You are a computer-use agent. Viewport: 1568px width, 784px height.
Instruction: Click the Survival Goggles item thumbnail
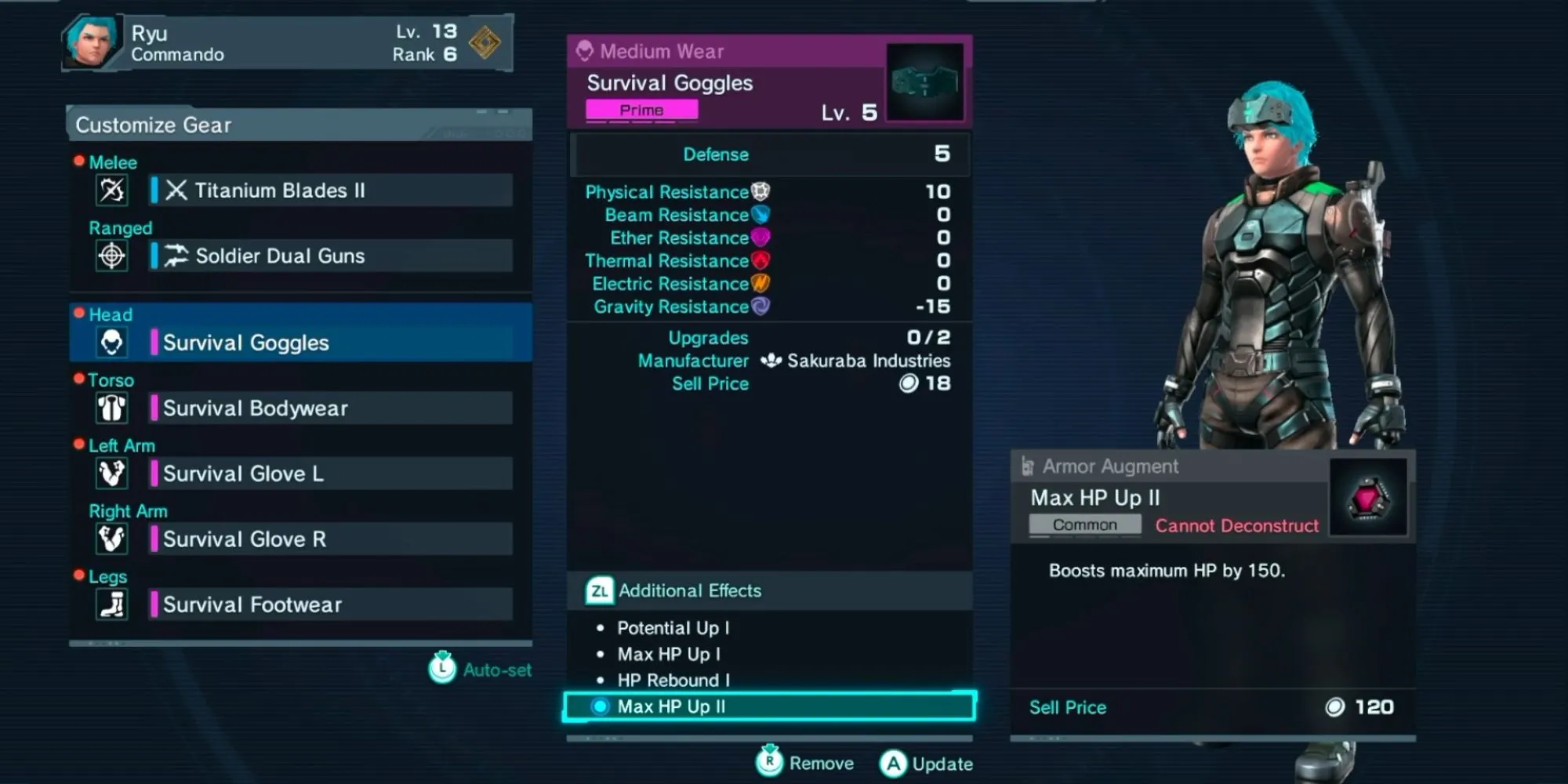(925, 82)
